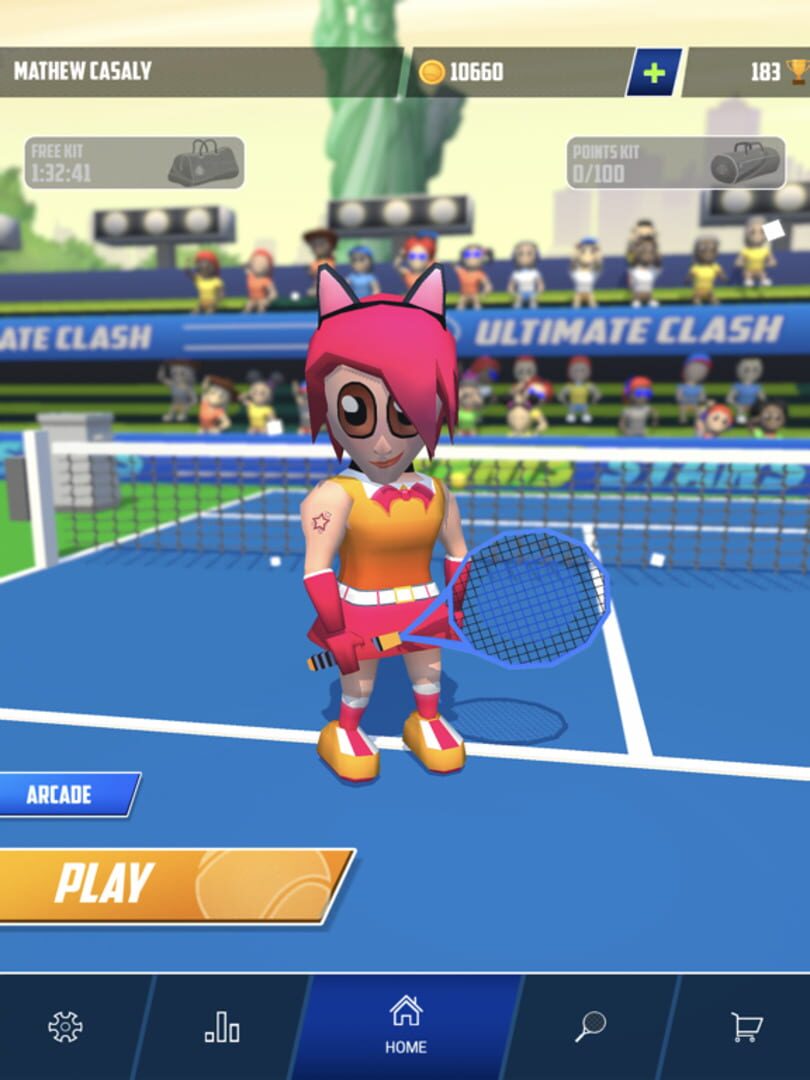Screen dimensions: 810x1080
Task: Open the shopping cart store tab
Action: pos(746,1027)
